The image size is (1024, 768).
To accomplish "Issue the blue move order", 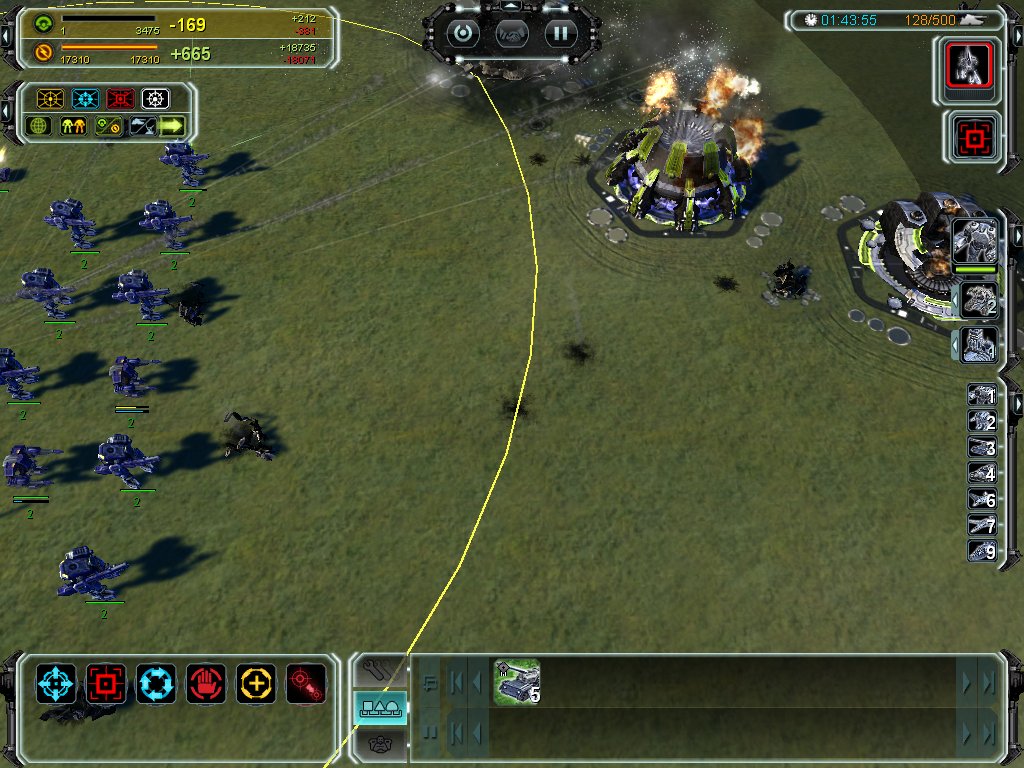I will click(56, 684).
